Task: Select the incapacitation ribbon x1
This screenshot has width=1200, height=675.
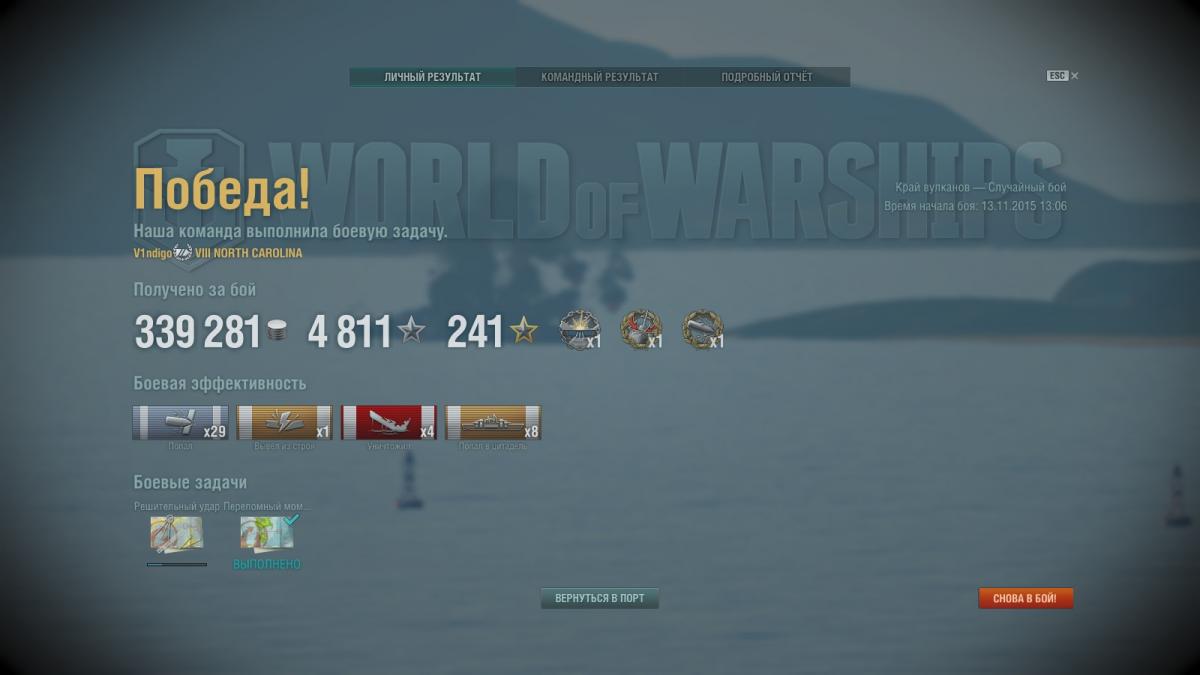Action: (x=284, y=422)
